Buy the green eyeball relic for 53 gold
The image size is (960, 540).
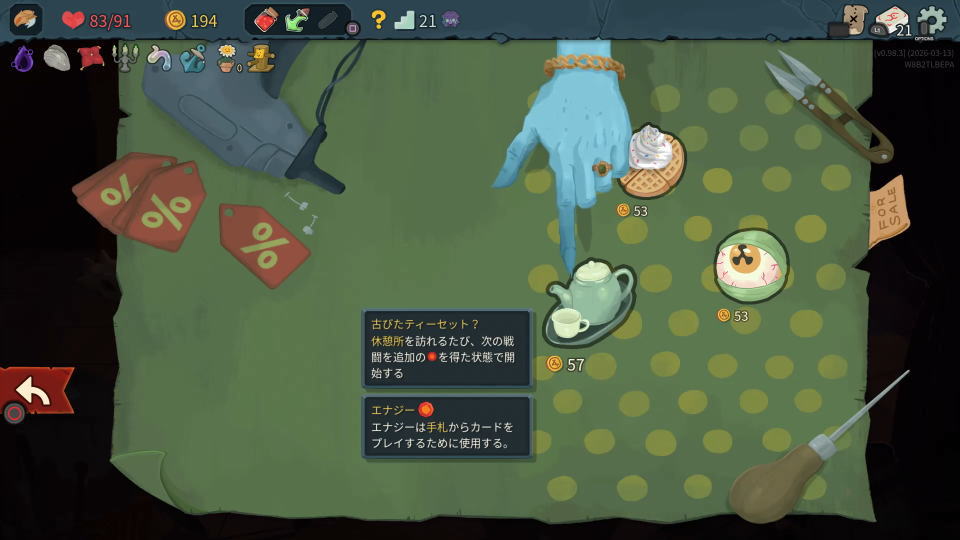coord(751,266)
